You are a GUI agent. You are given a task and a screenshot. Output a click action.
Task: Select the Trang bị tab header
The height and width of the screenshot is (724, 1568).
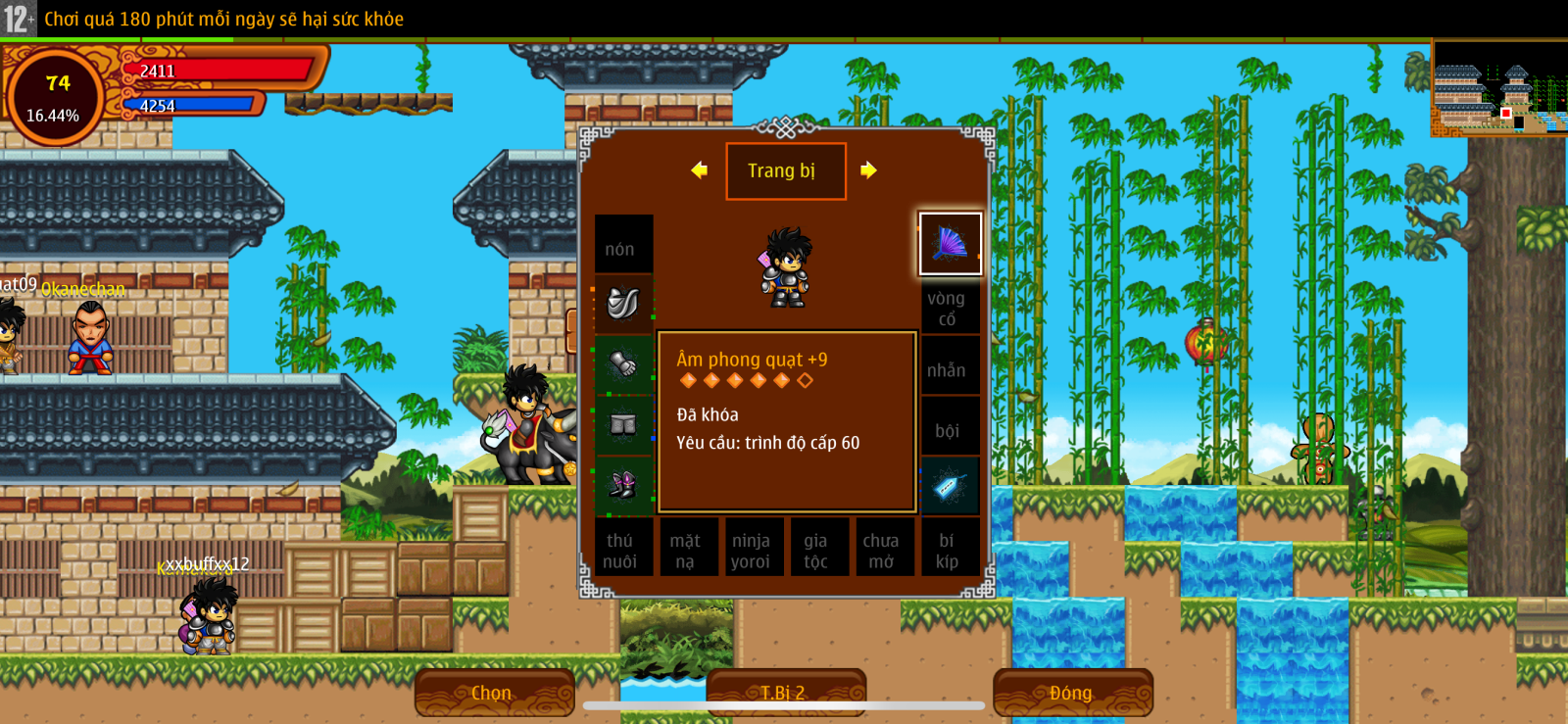pyautogui.click(x=784, y=171)
